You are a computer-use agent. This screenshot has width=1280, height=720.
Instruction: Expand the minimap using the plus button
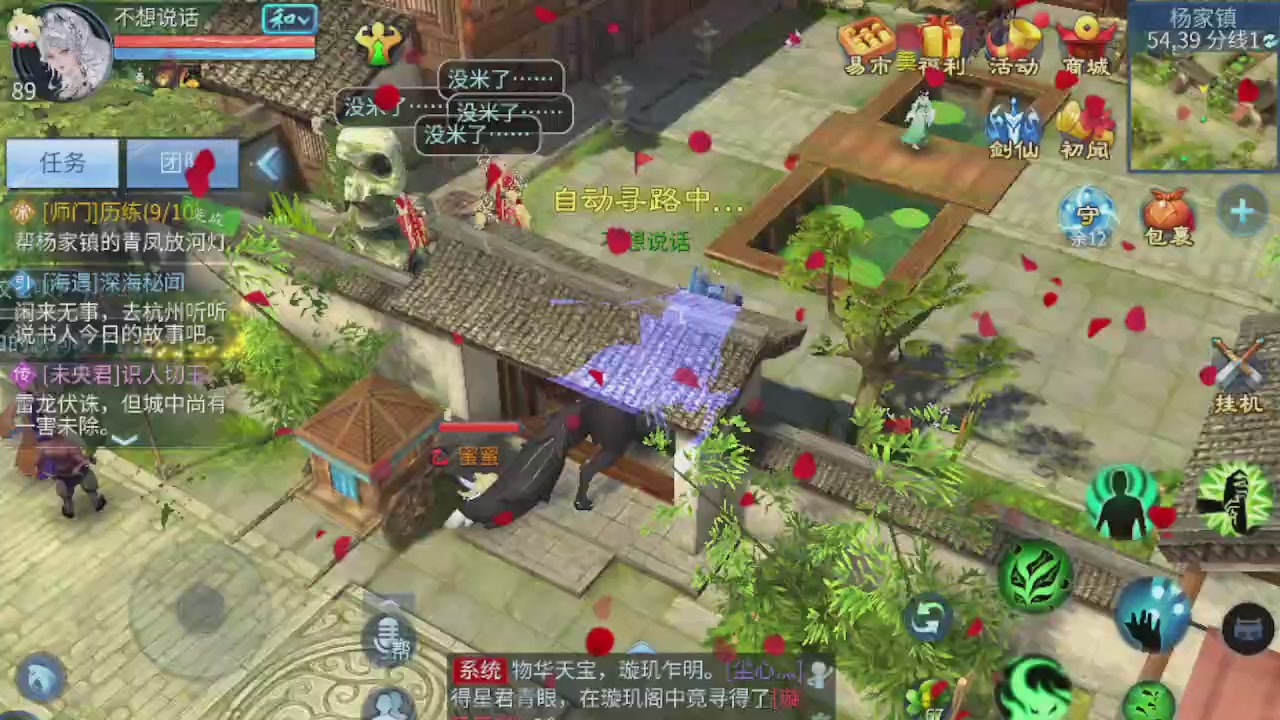[1241, 210]
